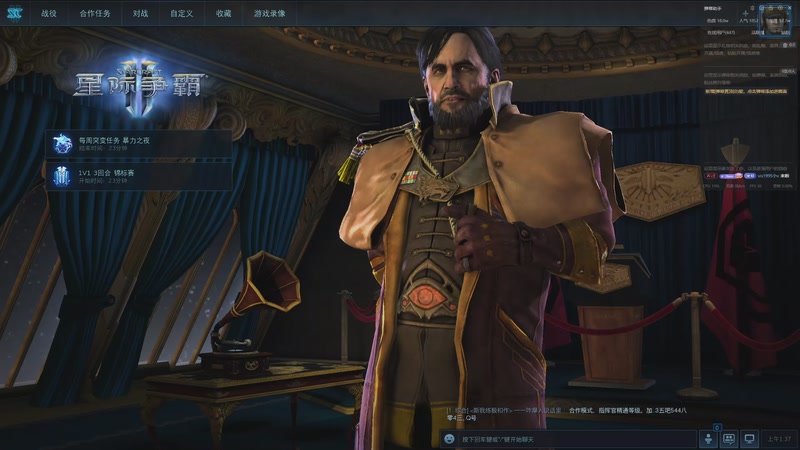800x450 pixels.
Task: Open the player profile portrait
Action: pyautogui.click(x=776, y=19)
